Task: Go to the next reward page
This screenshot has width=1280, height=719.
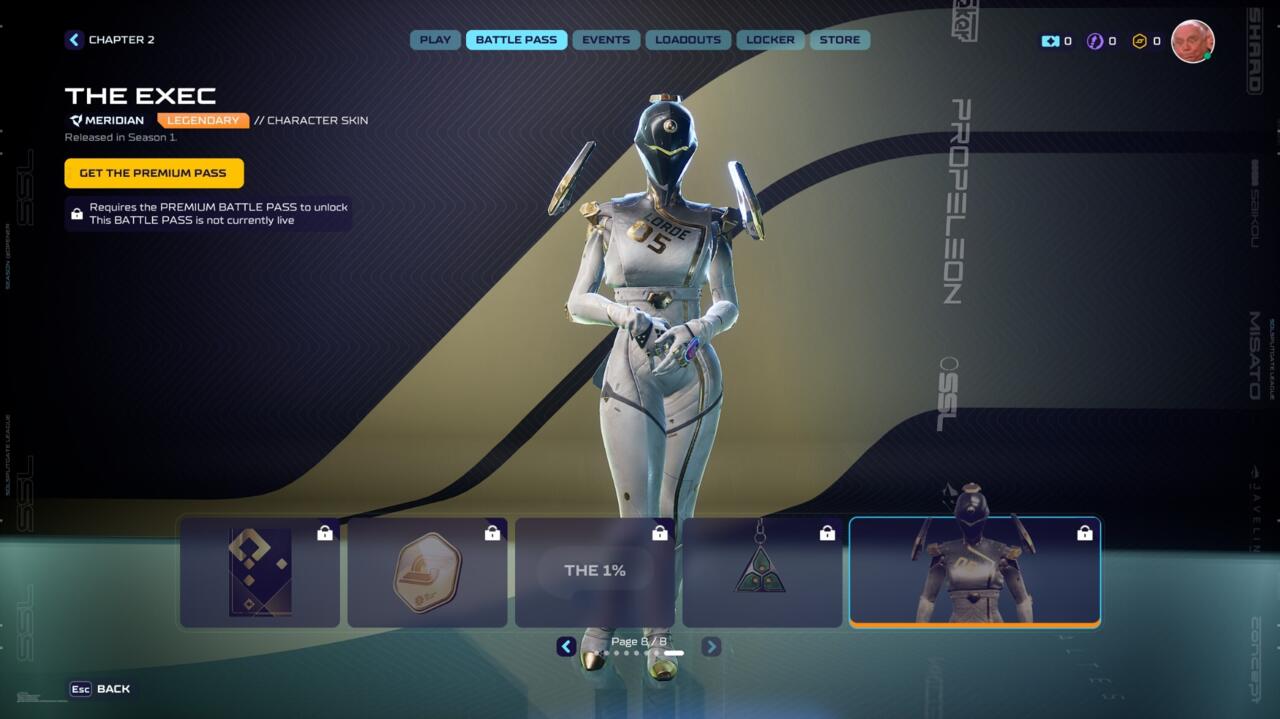Action: [711, 647]
